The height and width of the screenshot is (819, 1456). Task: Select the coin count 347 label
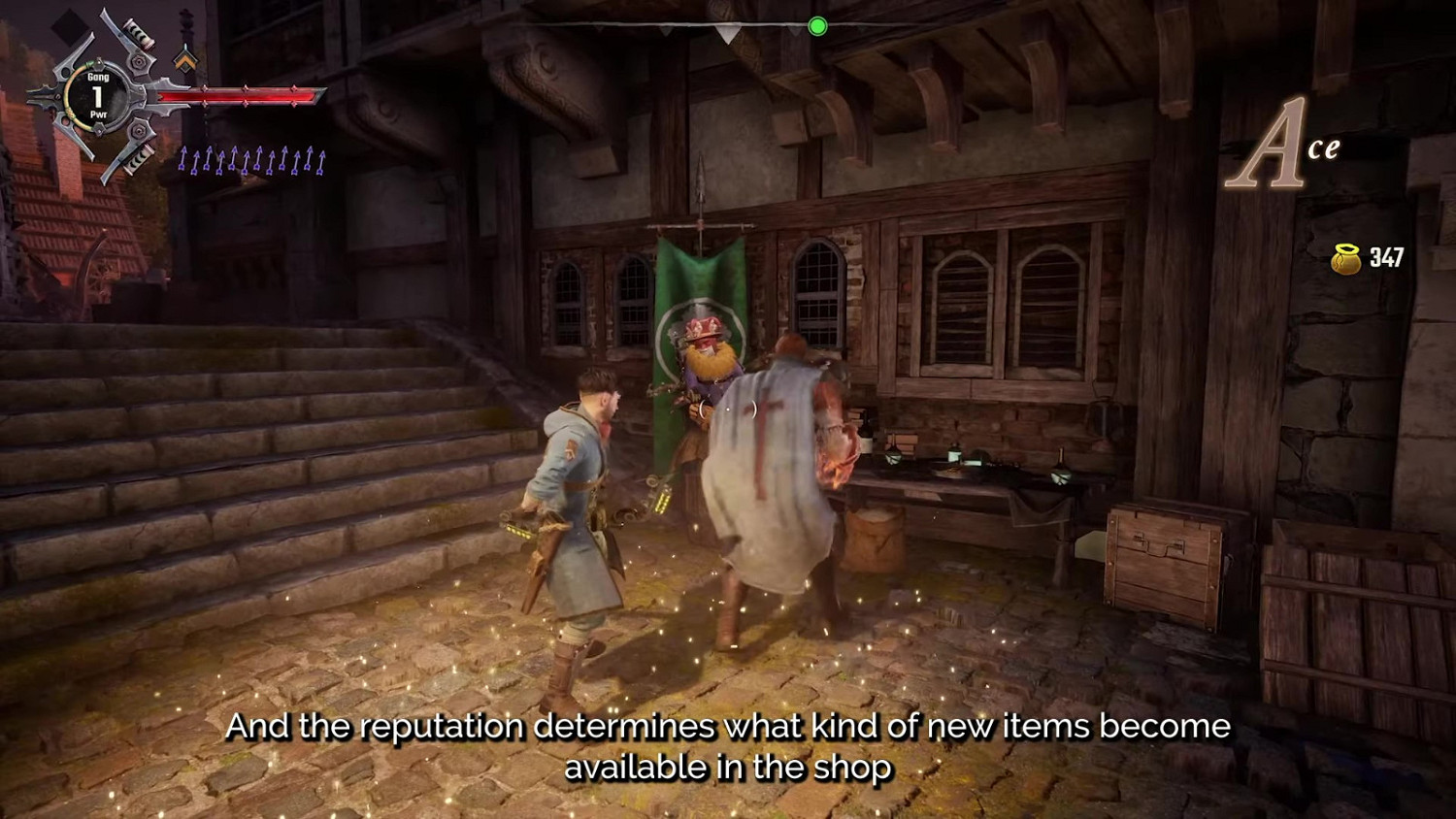pyautogui.click(x=1386, y=258)
